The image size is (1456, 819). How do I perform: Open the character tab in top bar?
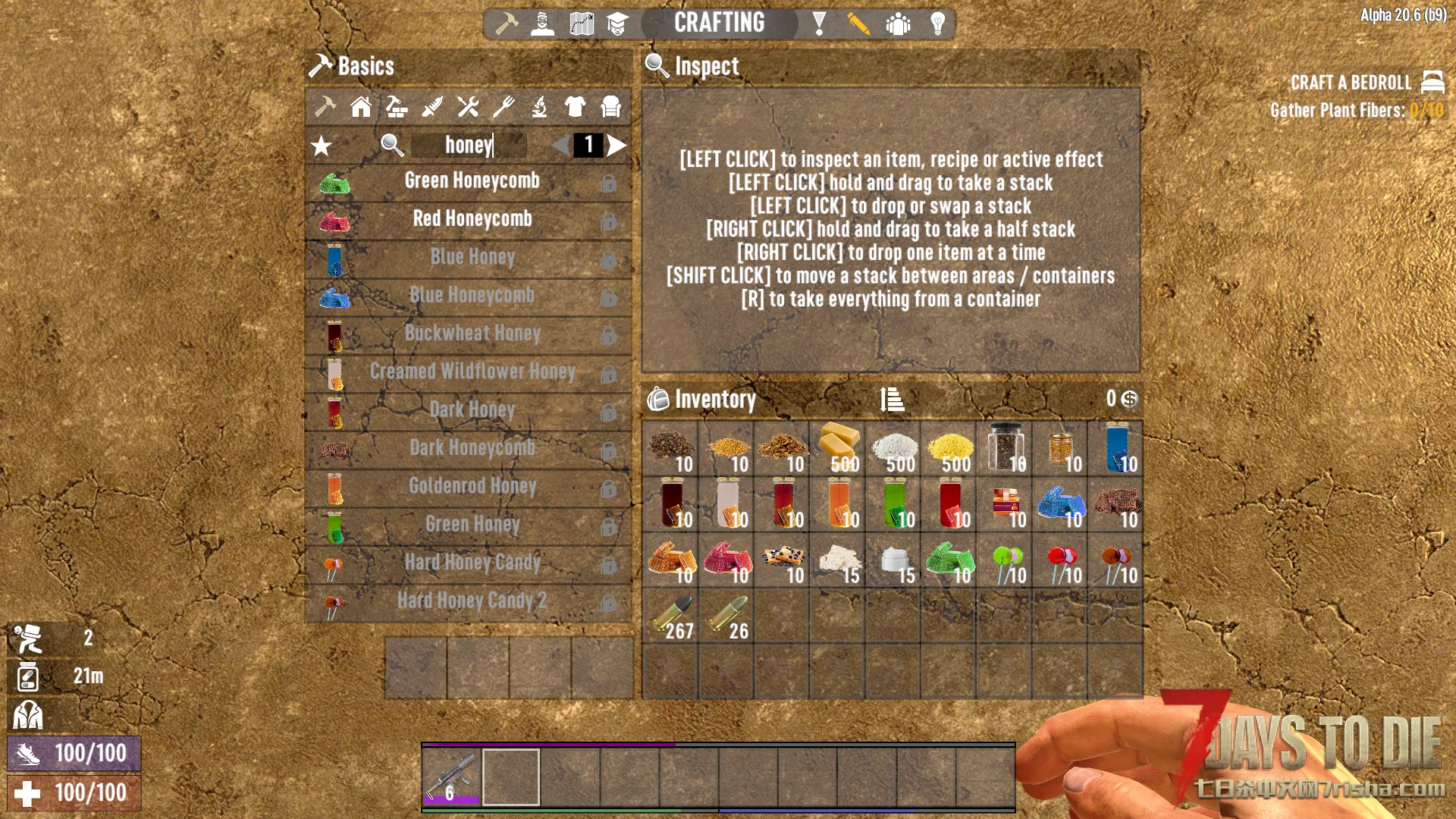click(x=542, y=24)
